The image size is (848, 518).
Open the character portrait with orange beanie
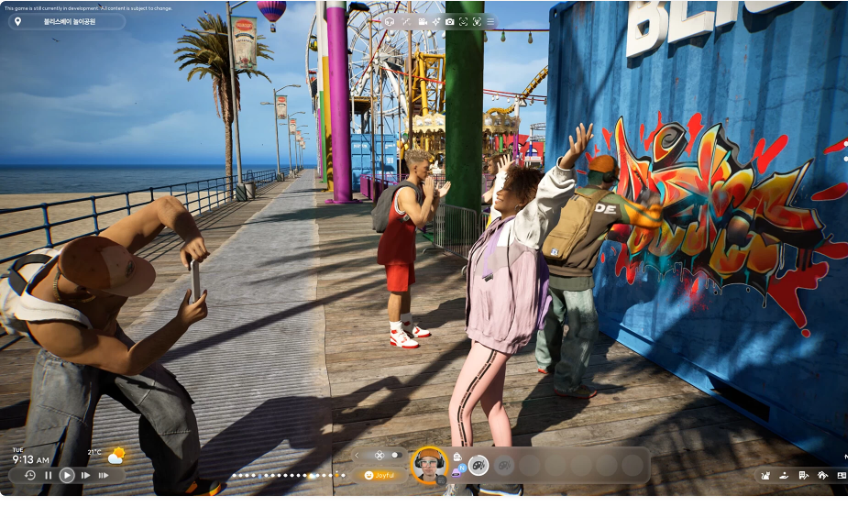(430, 463)
